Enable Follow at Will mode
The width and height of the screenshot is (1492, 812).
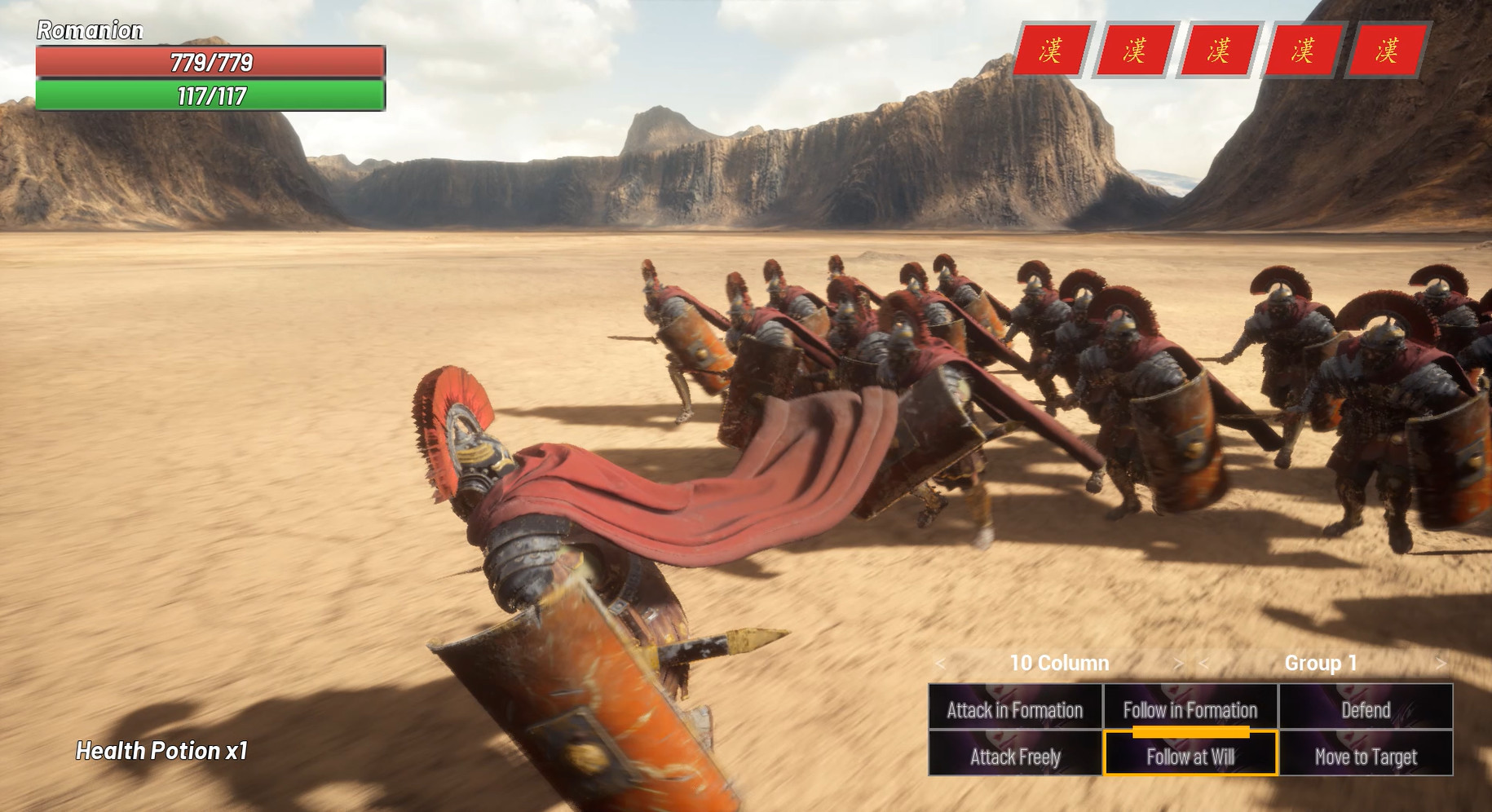click(x=1190, y=757)
